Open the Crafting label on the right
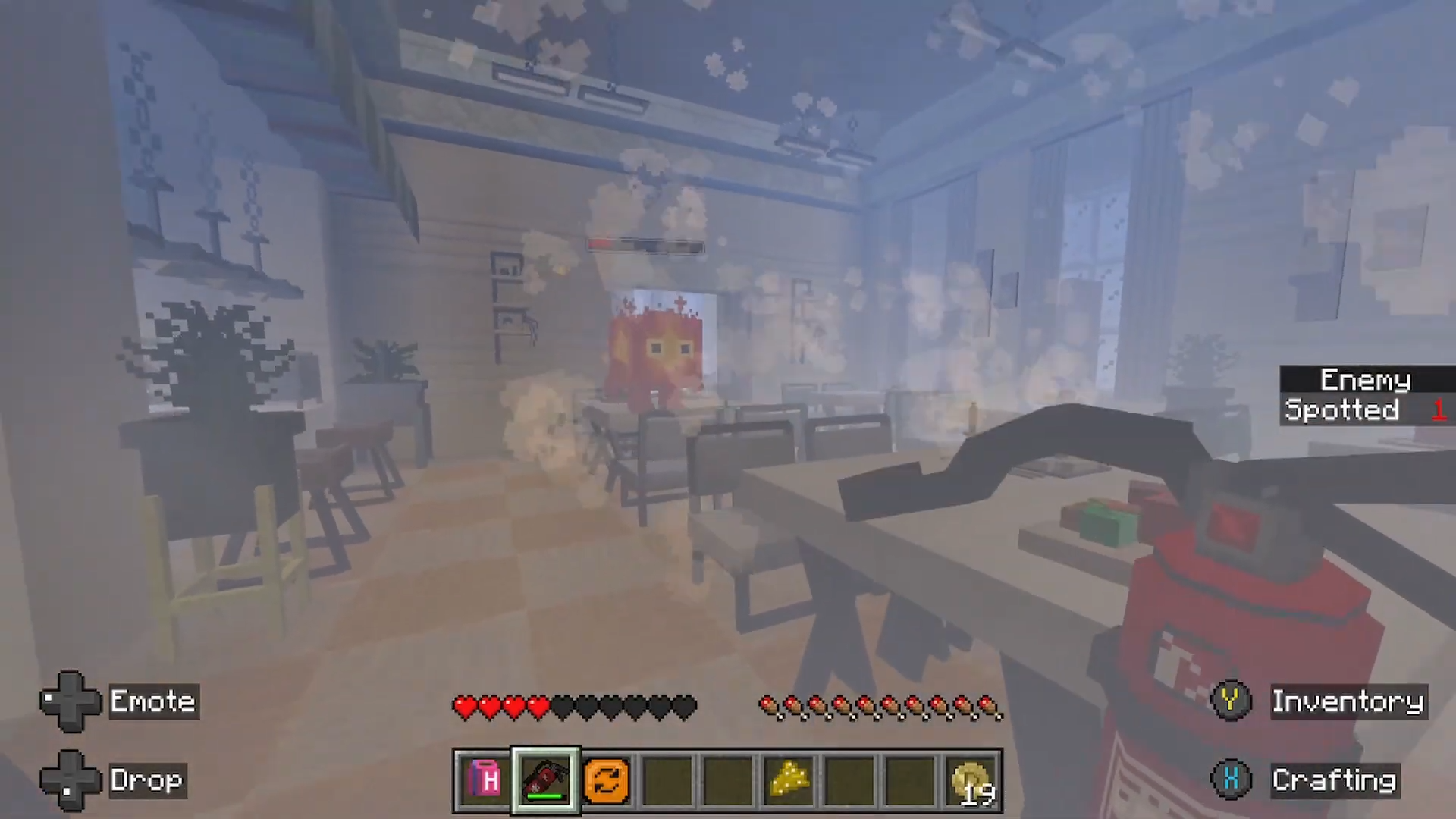The height and width of the screenshot is (819, 1456). 1335,780
